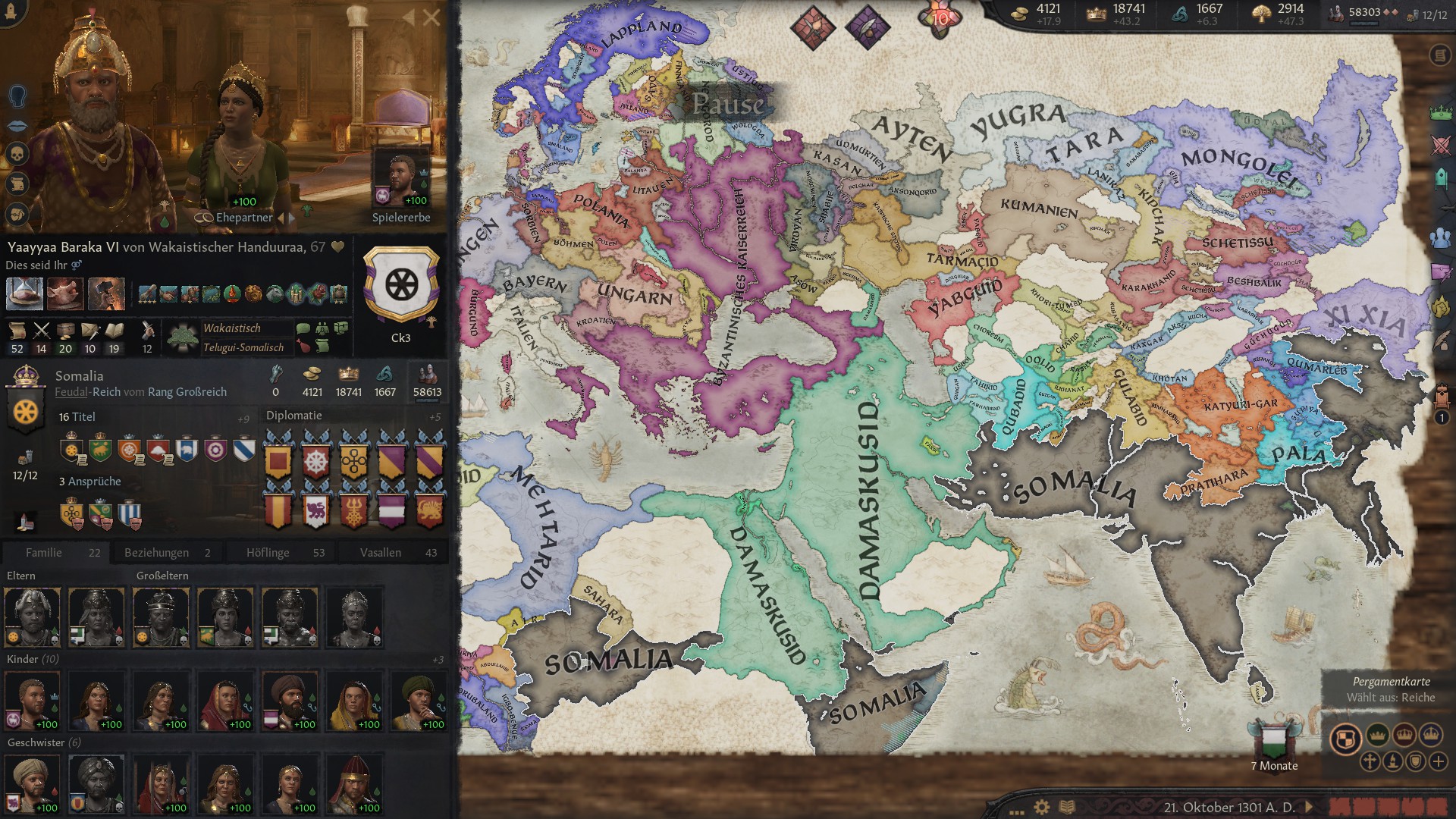Add a custom map mode with the plus button
The width and height of the screenshot is (1456, 819).
pos(1439,761)
